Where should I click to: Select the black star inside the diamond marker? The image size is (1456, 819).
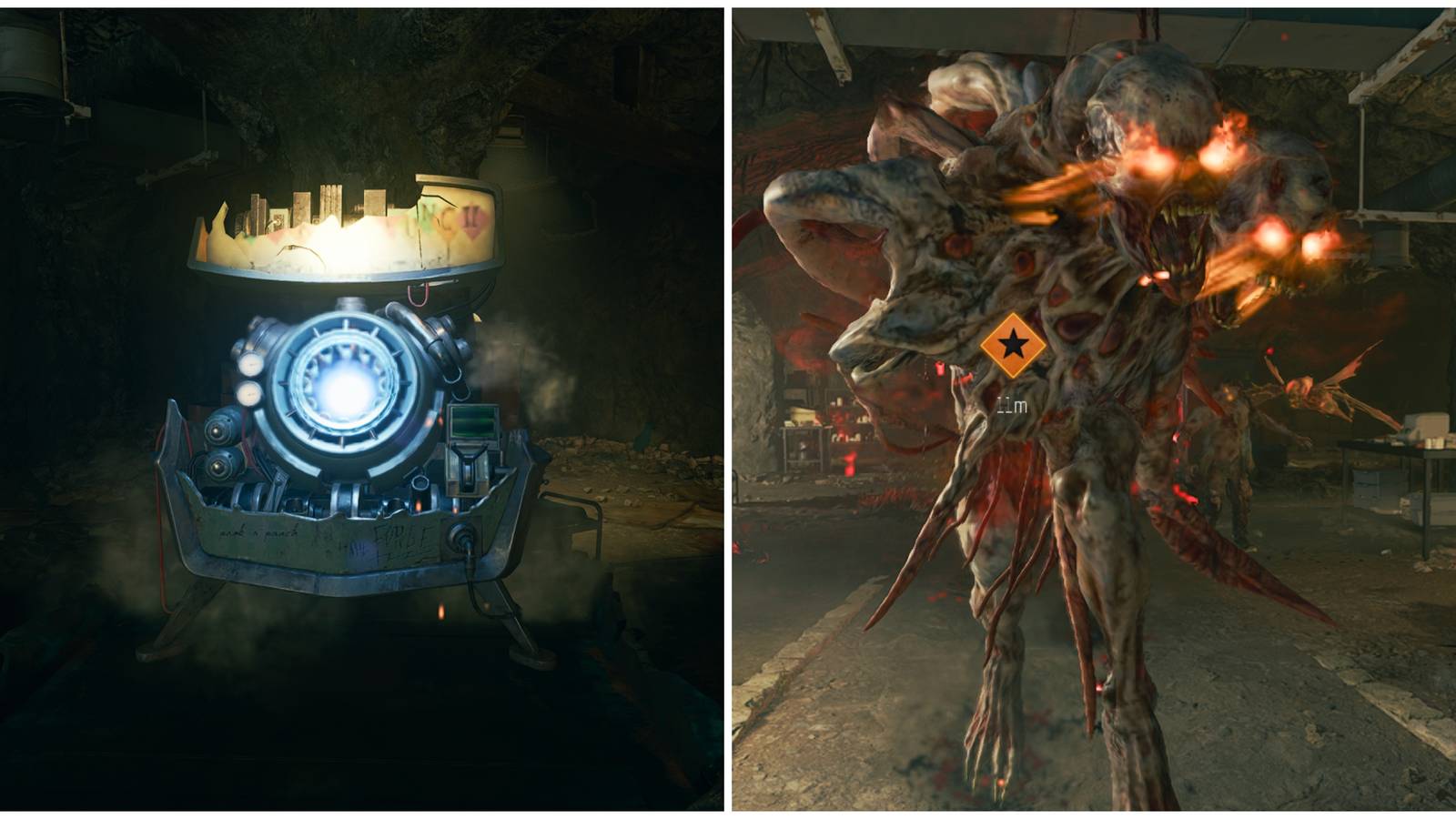pyautogui.click(x=1013, y=344)
